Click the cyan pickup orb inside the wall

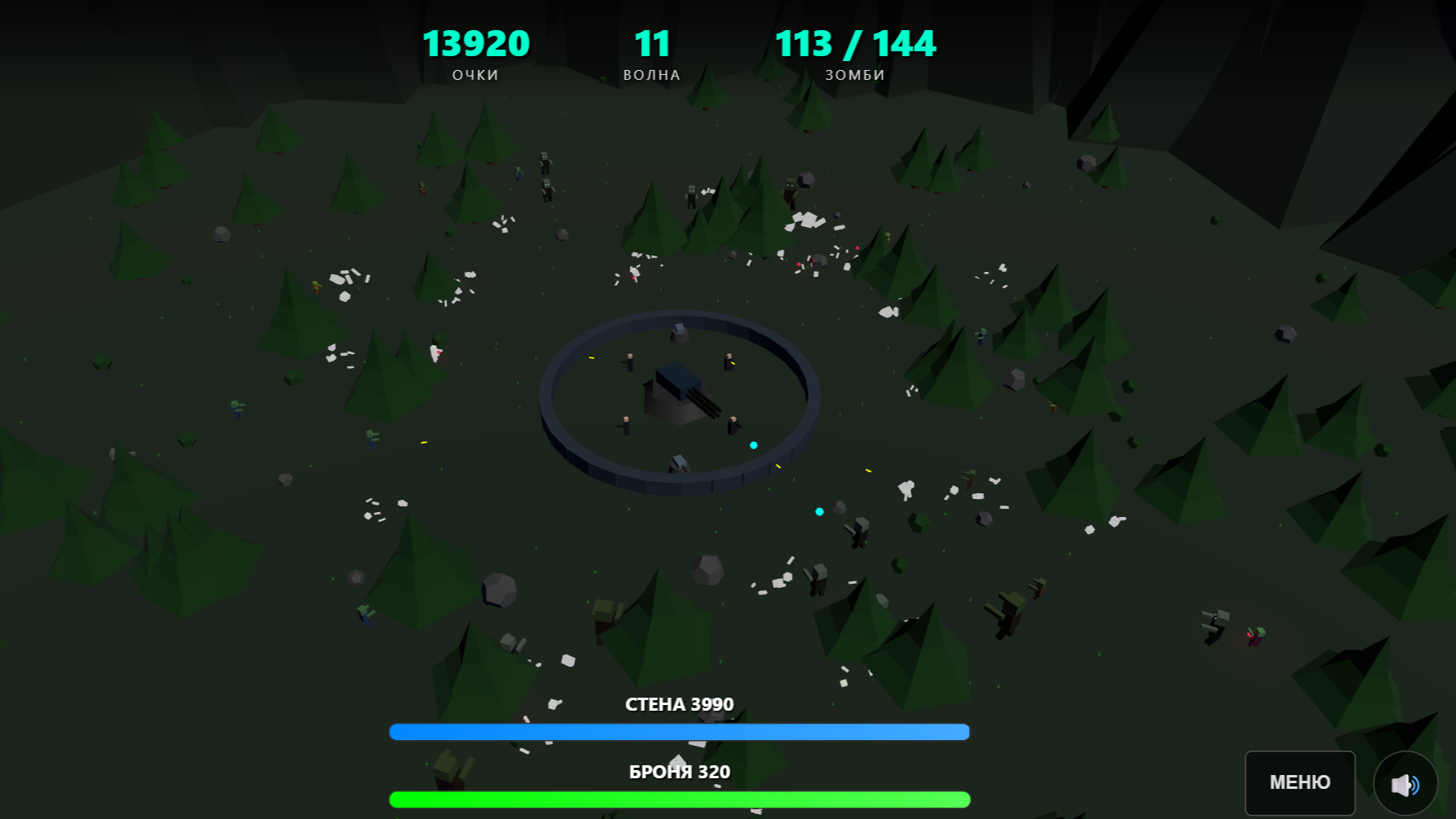tap(753, 445)
